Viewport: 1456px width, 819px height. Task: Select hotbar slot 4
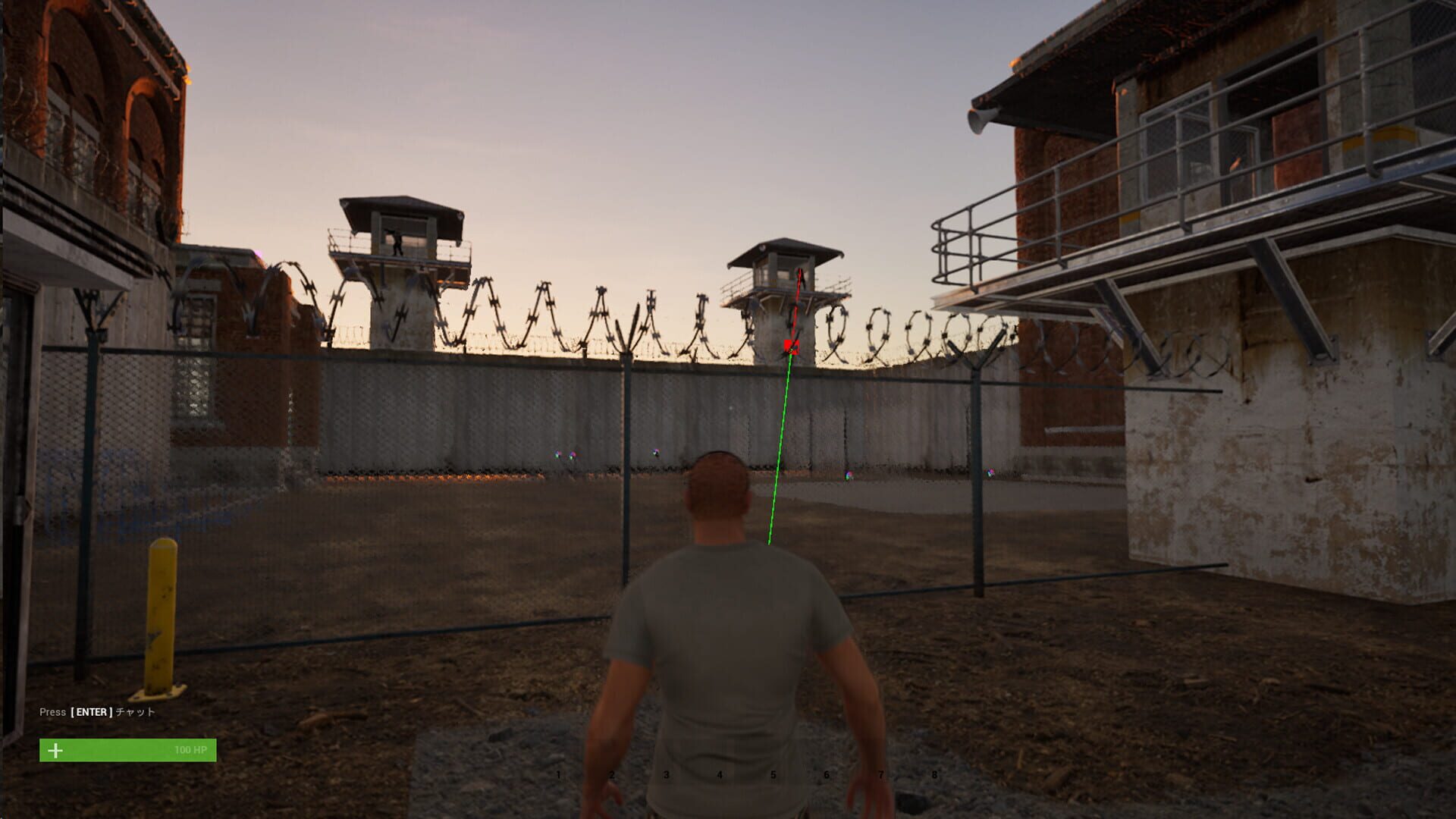(719, 774)
